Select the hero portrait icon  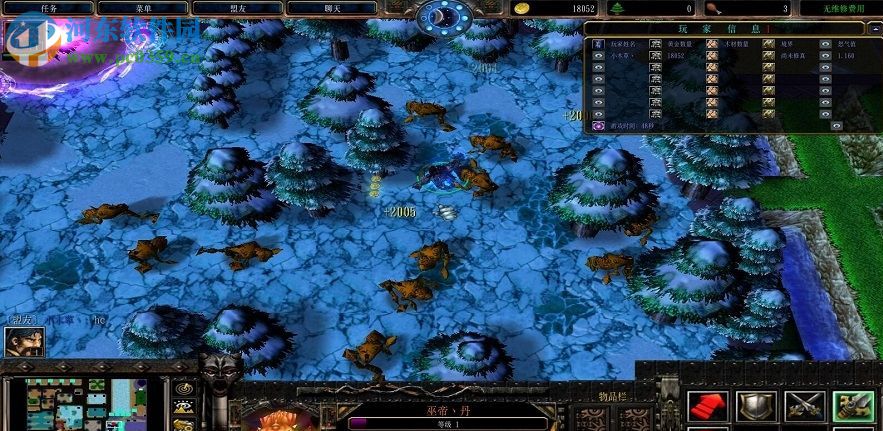(x=24, y=341)
